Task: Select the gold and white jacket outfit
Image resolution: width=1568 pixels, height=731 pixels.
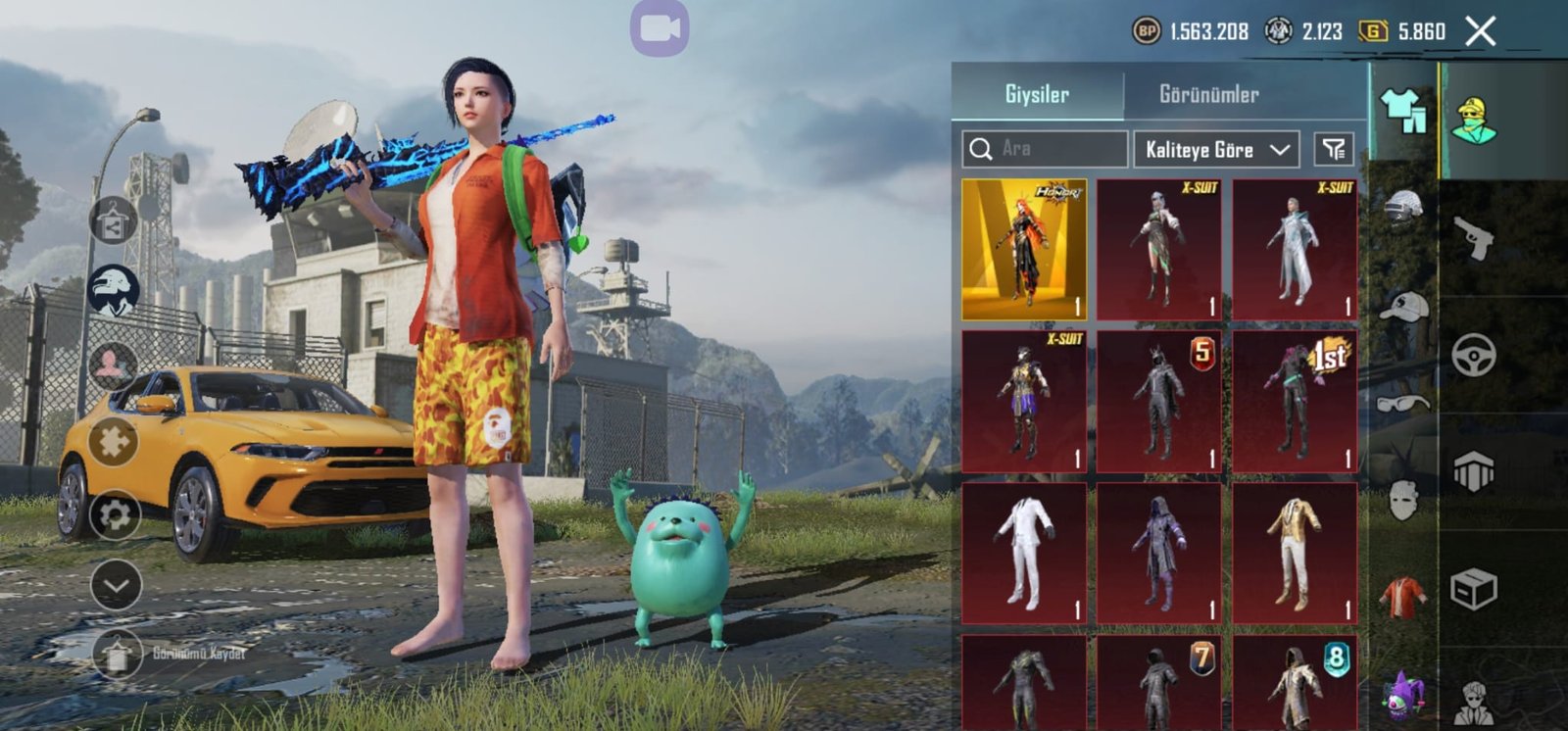Action: point(1295,553)
